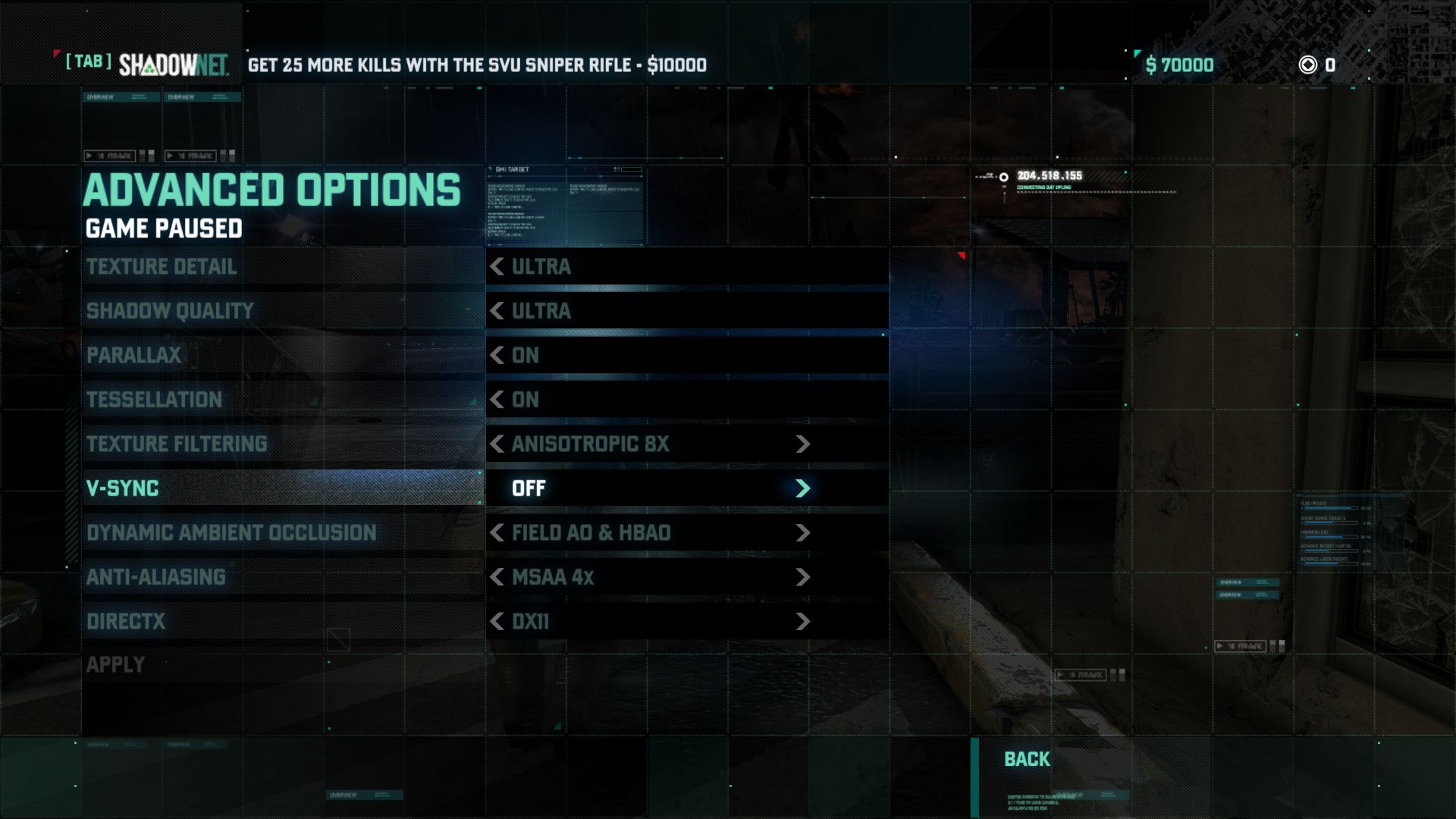The width and height of the screenshot is (1456, 819).
Task: Switch DirectX version with the right arrow
Action: tap(803, 622)
